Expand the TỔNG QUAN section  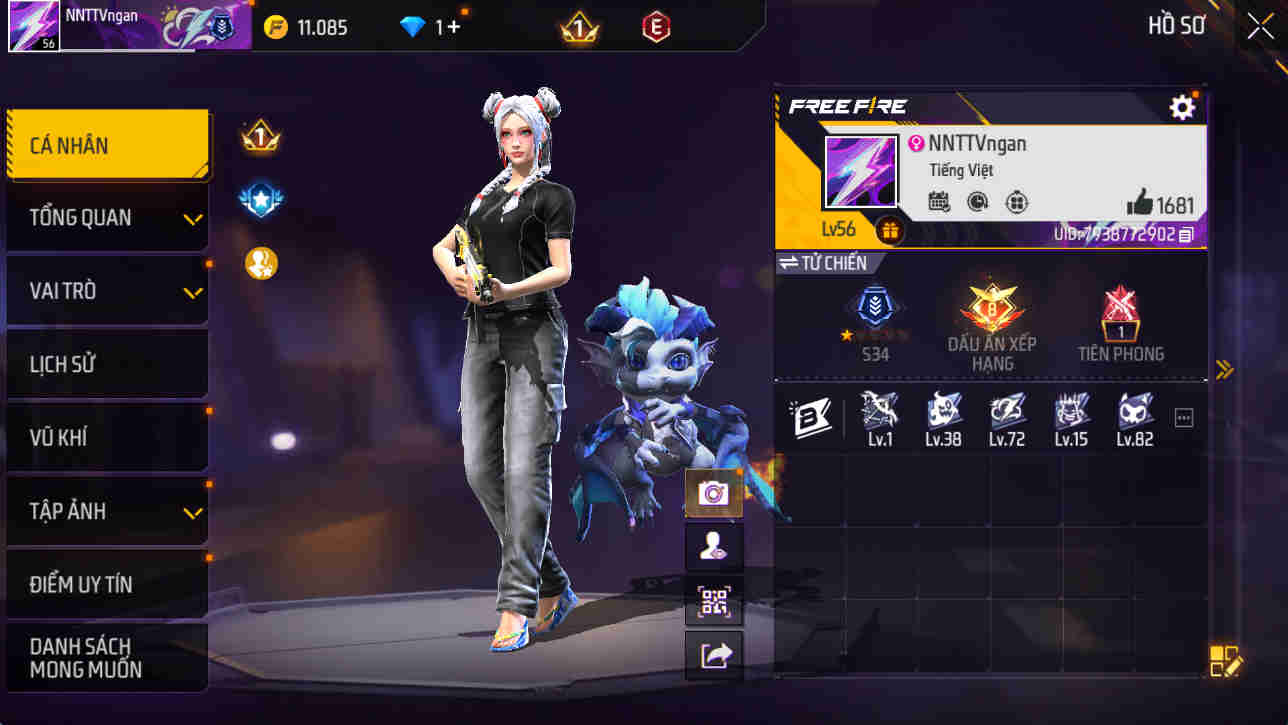pos(107,217)
